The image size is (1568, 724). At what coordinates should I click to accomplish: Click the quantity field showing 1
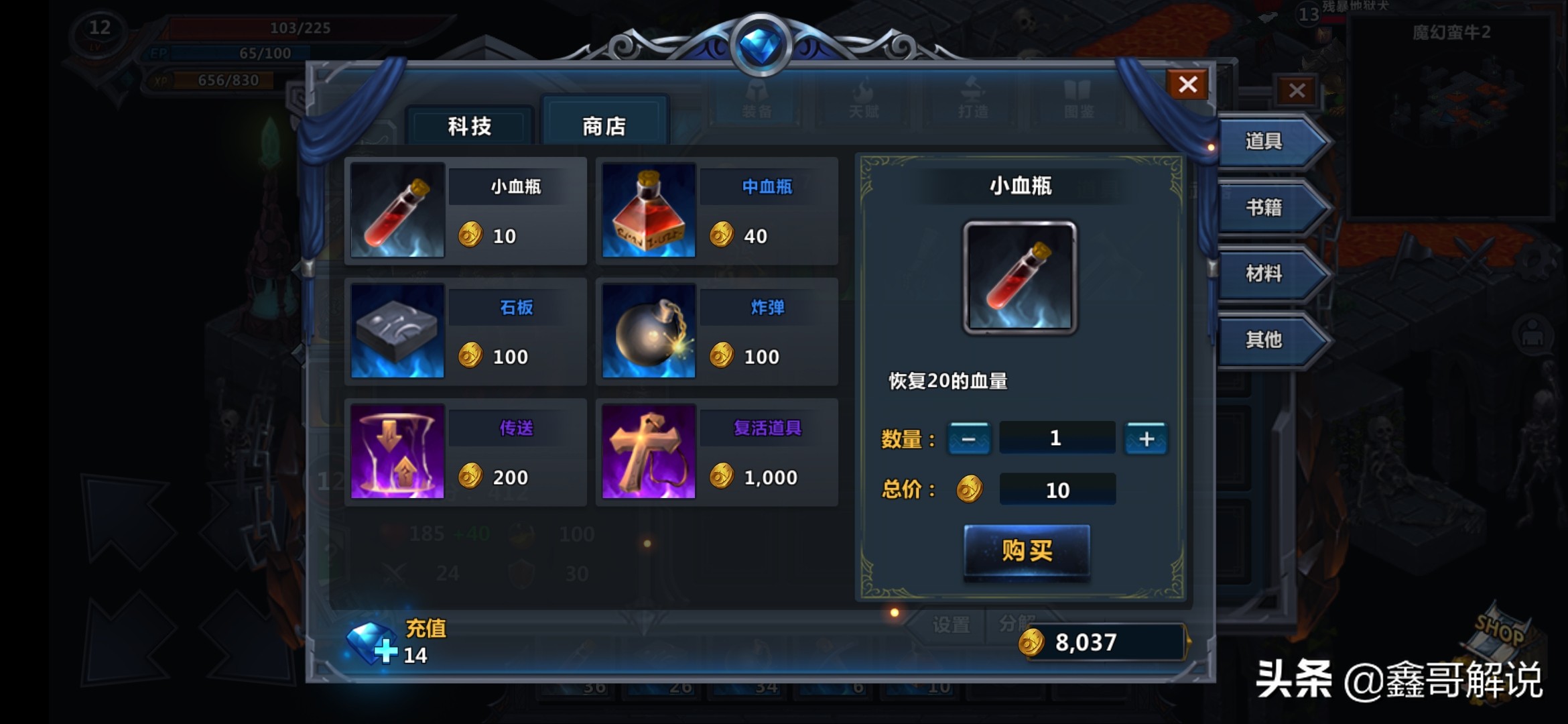pyautogui.click(x=1057, y=438)
